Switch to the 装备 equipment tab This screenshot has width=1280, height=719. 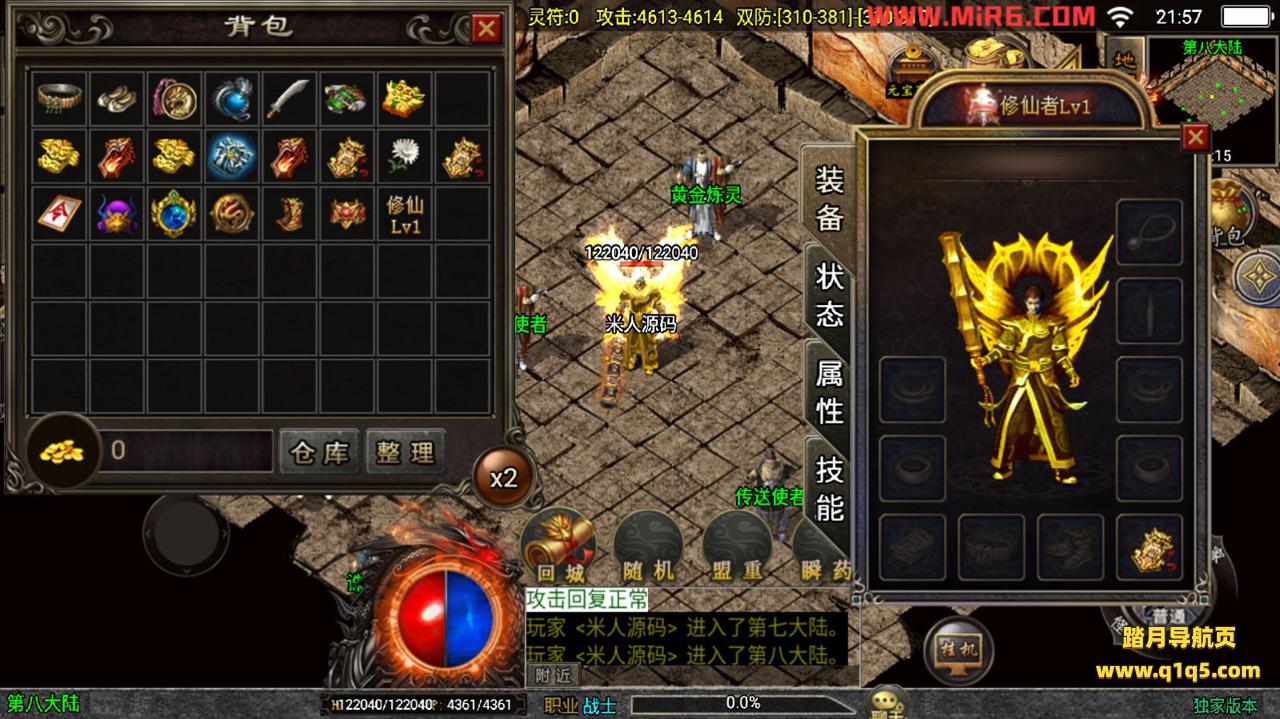829,199
